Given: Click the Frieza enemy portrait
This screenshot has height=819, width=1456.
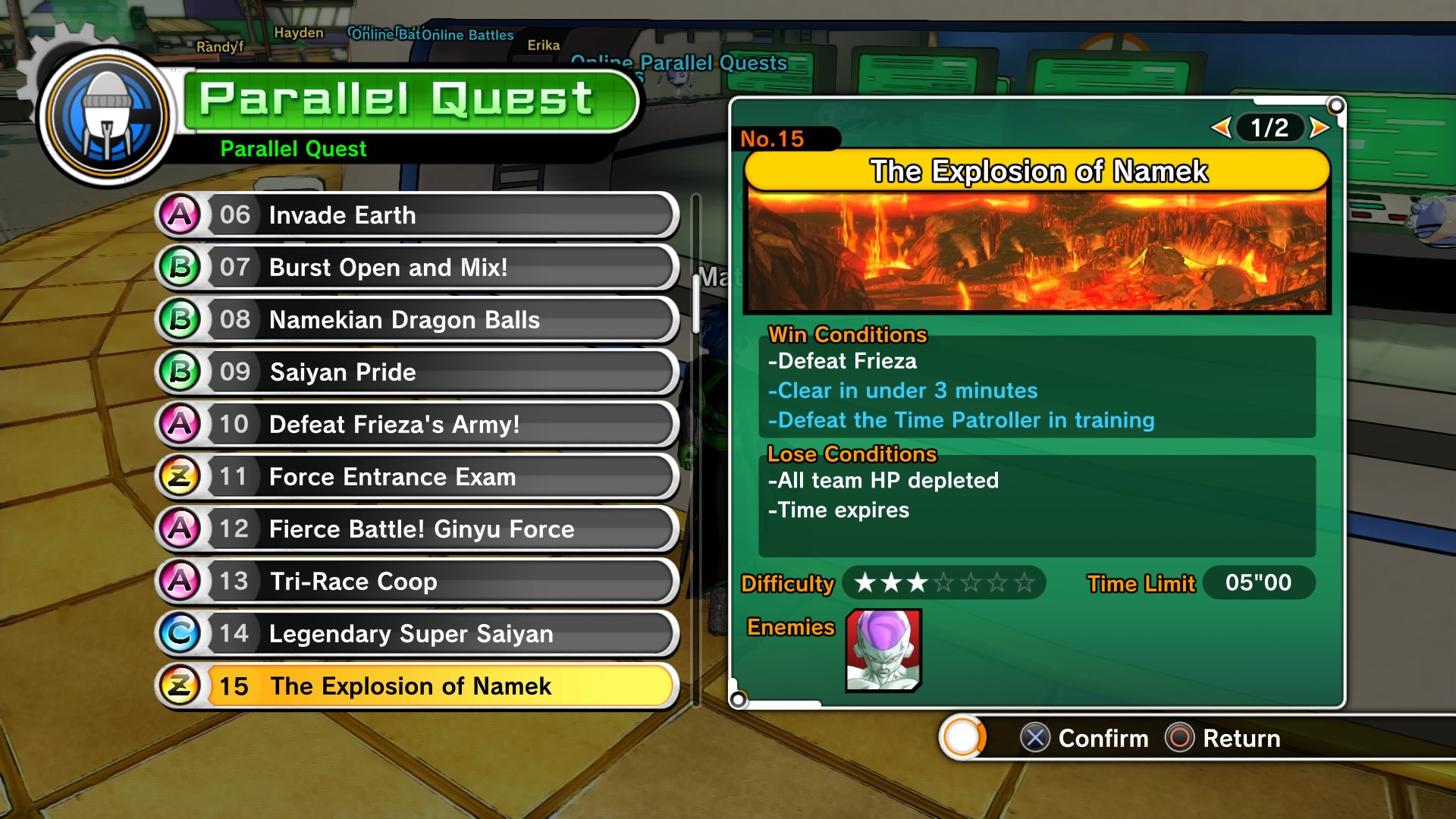Looking at the screenshot, I should (x=883, y=651).
